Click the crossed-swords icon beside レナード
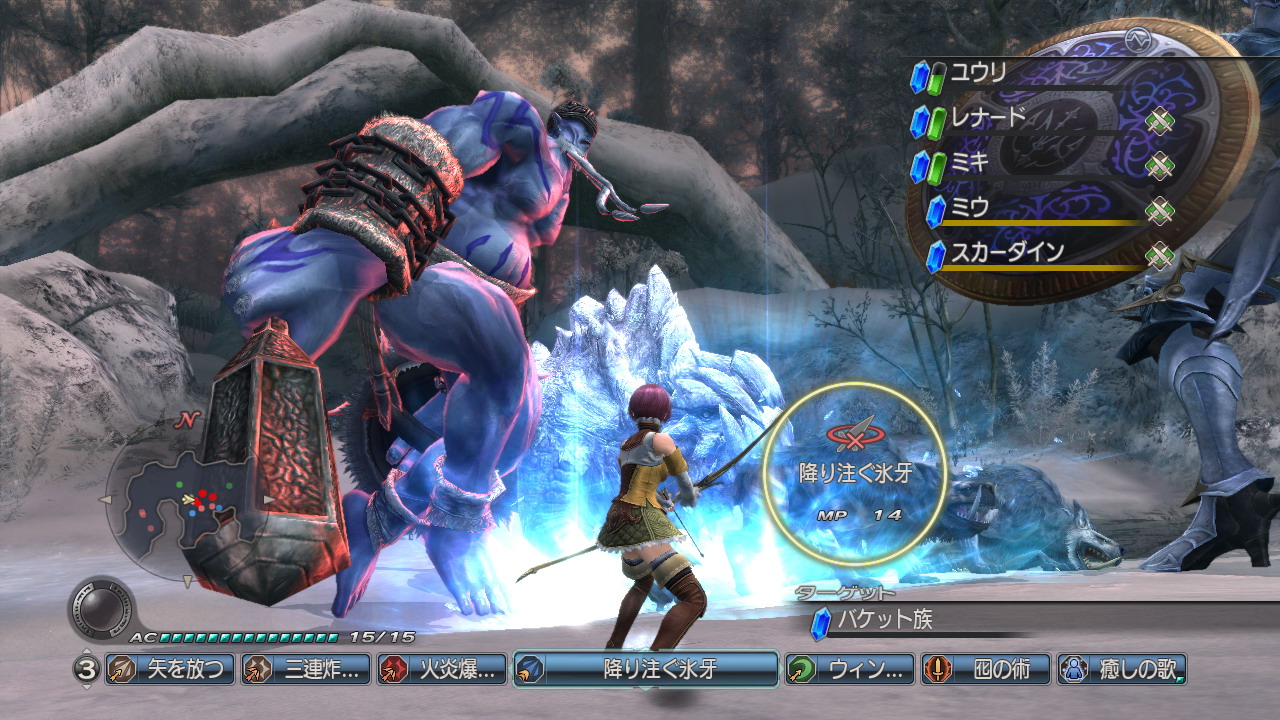 pos(1159,122)
